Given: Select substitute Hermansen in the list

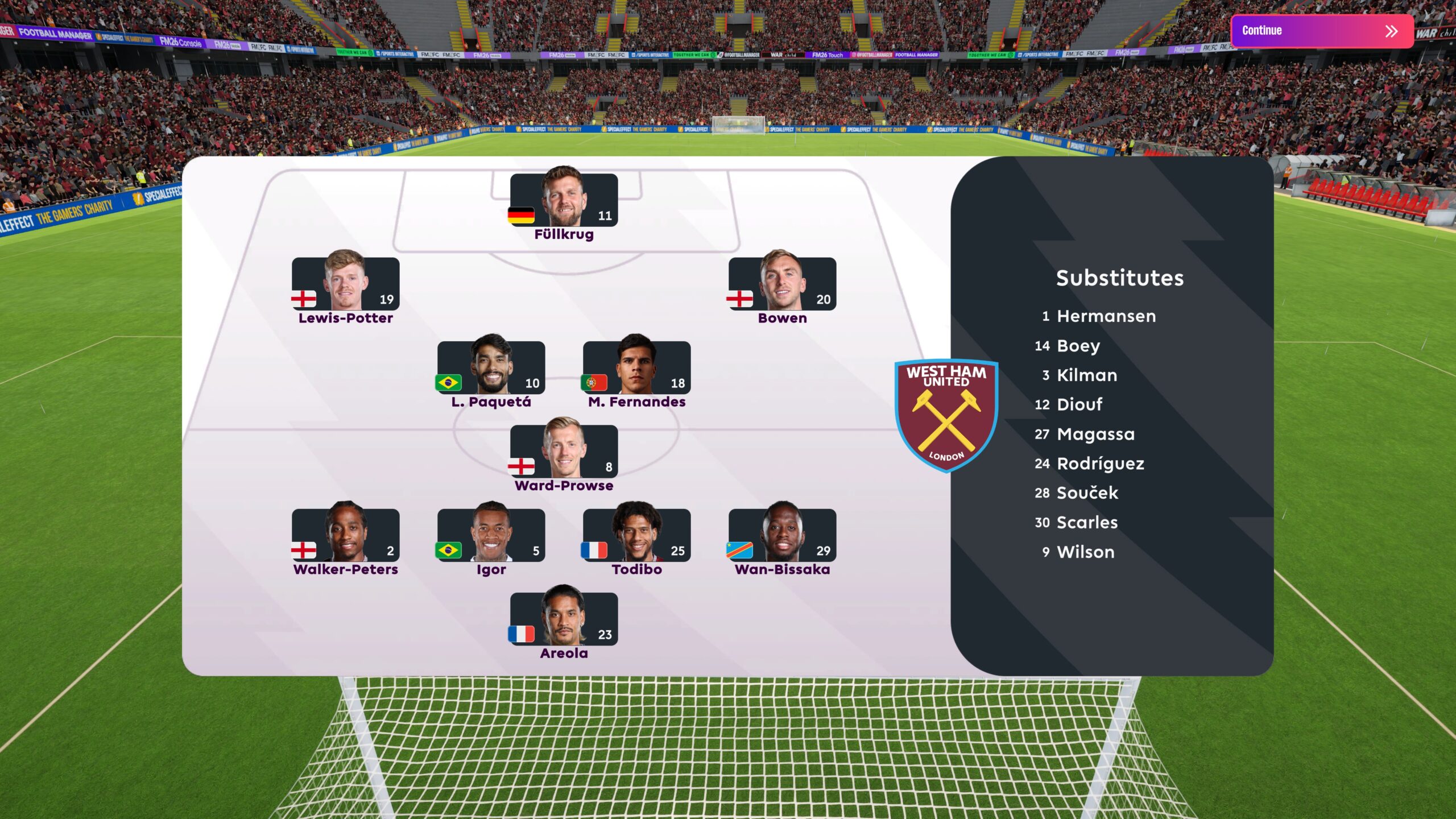Looking at the screenshot, I should coord(1106,316).
